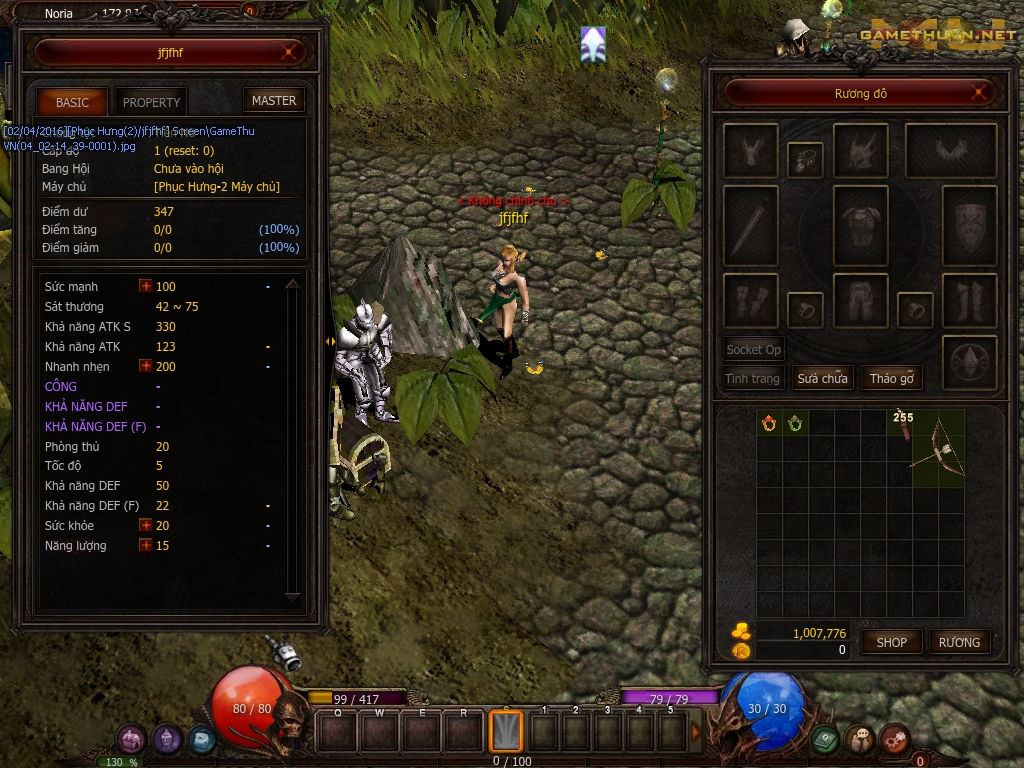Close the Rương đồ inventory window
1024x768 pixels.
[x=981, y=94]
